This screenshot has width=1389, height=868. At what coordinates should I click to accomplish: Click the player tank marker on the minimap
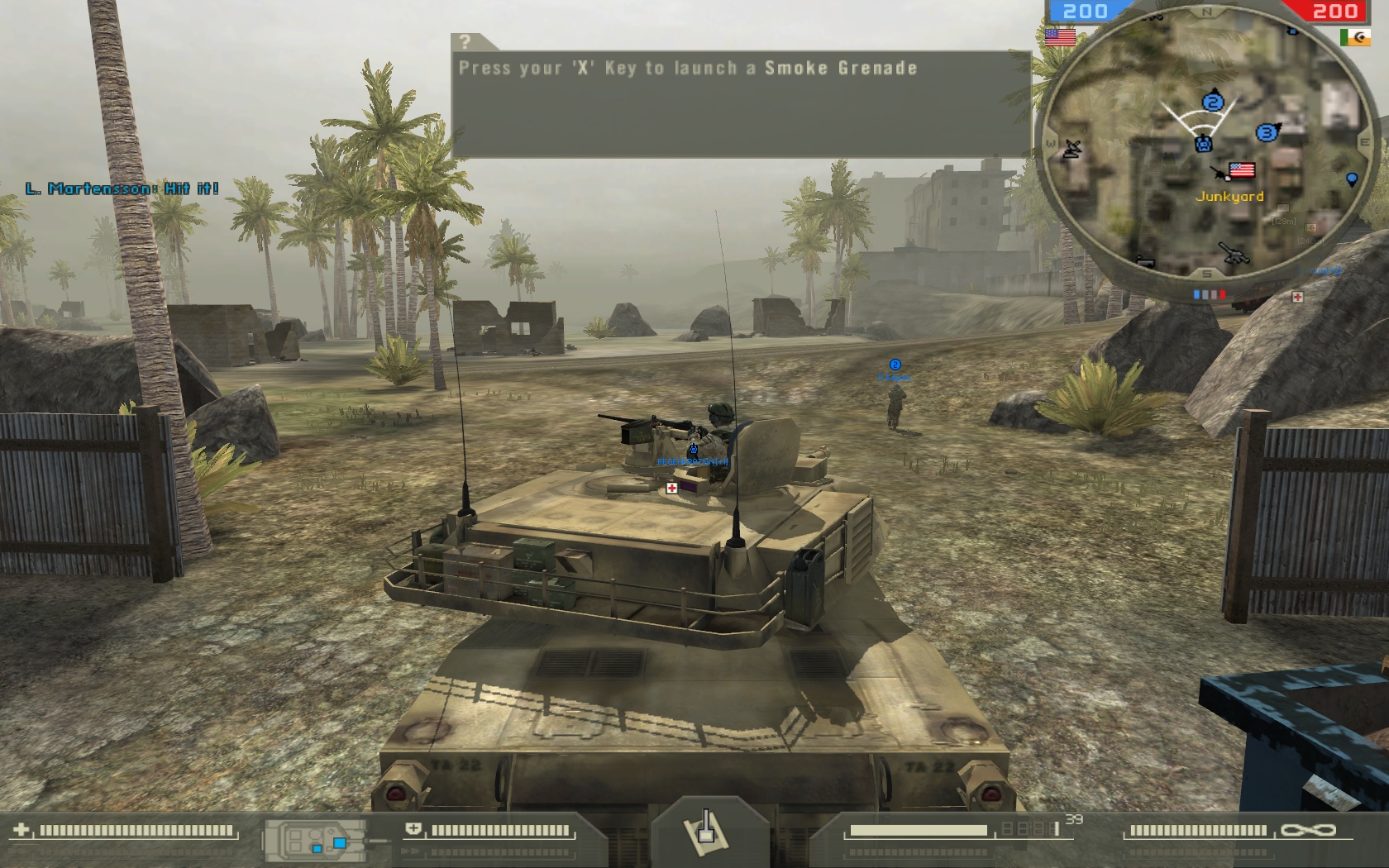1204,144
